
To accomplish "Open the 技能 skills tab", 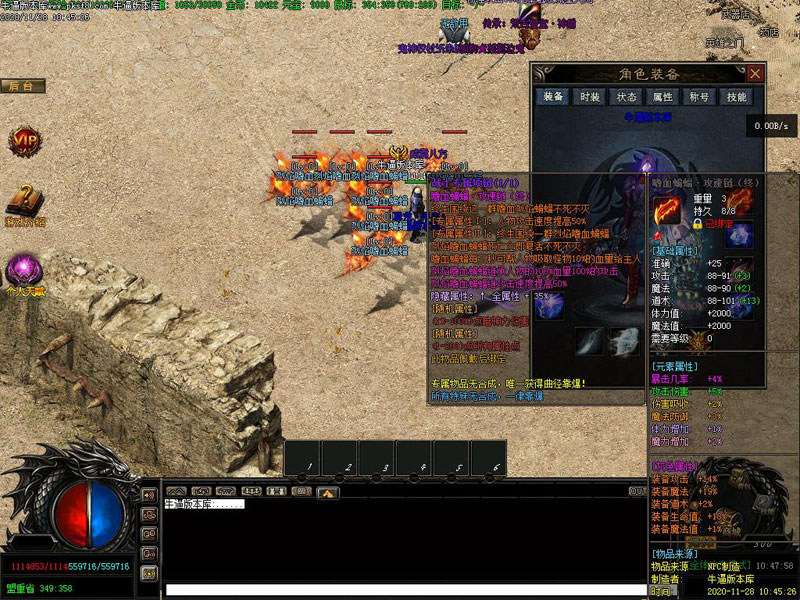I will click(x=736, y=97).
